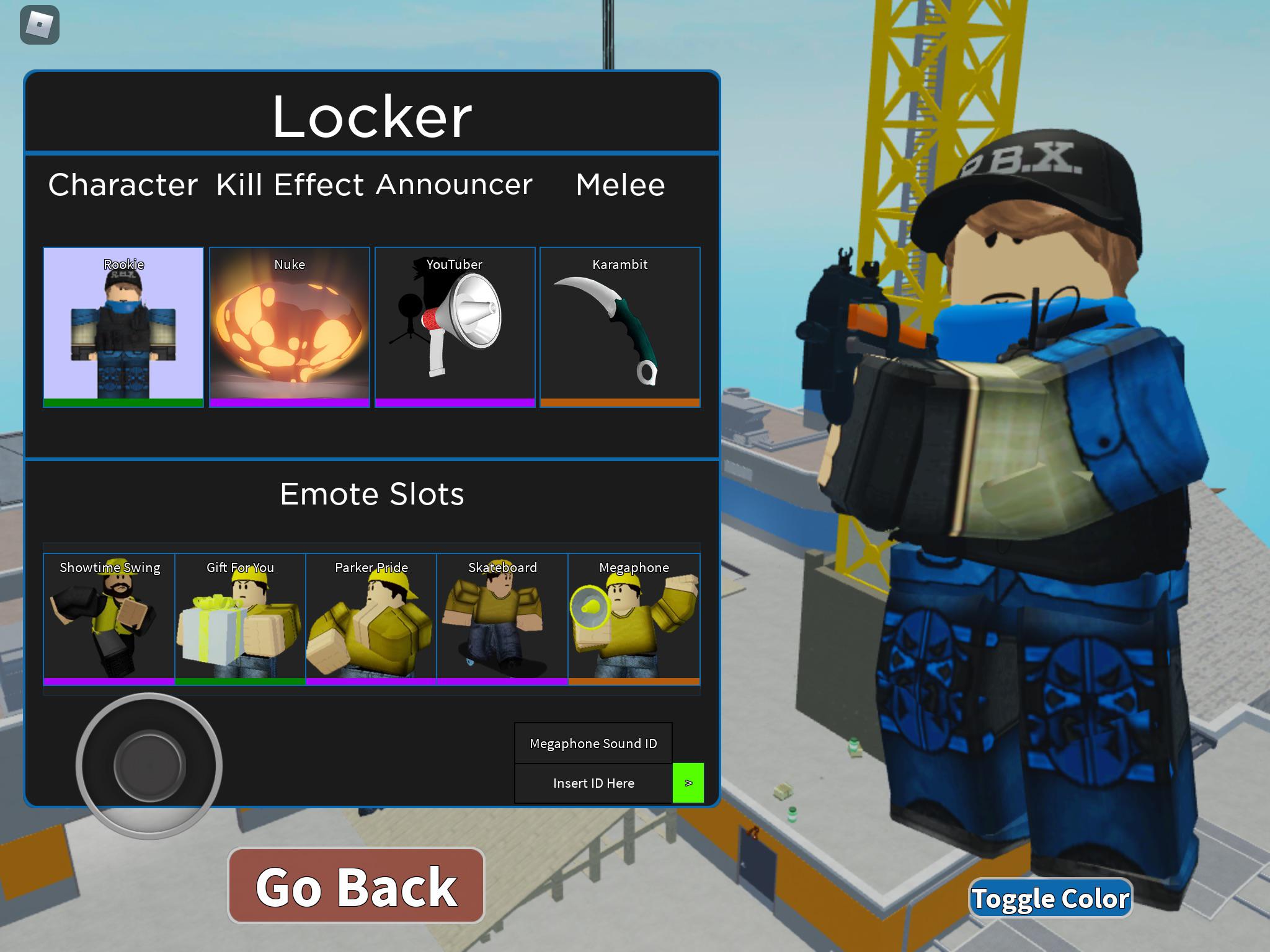Open the Roblox menu icon
Screen dimensions: 1270x952
tap(40, 25)
